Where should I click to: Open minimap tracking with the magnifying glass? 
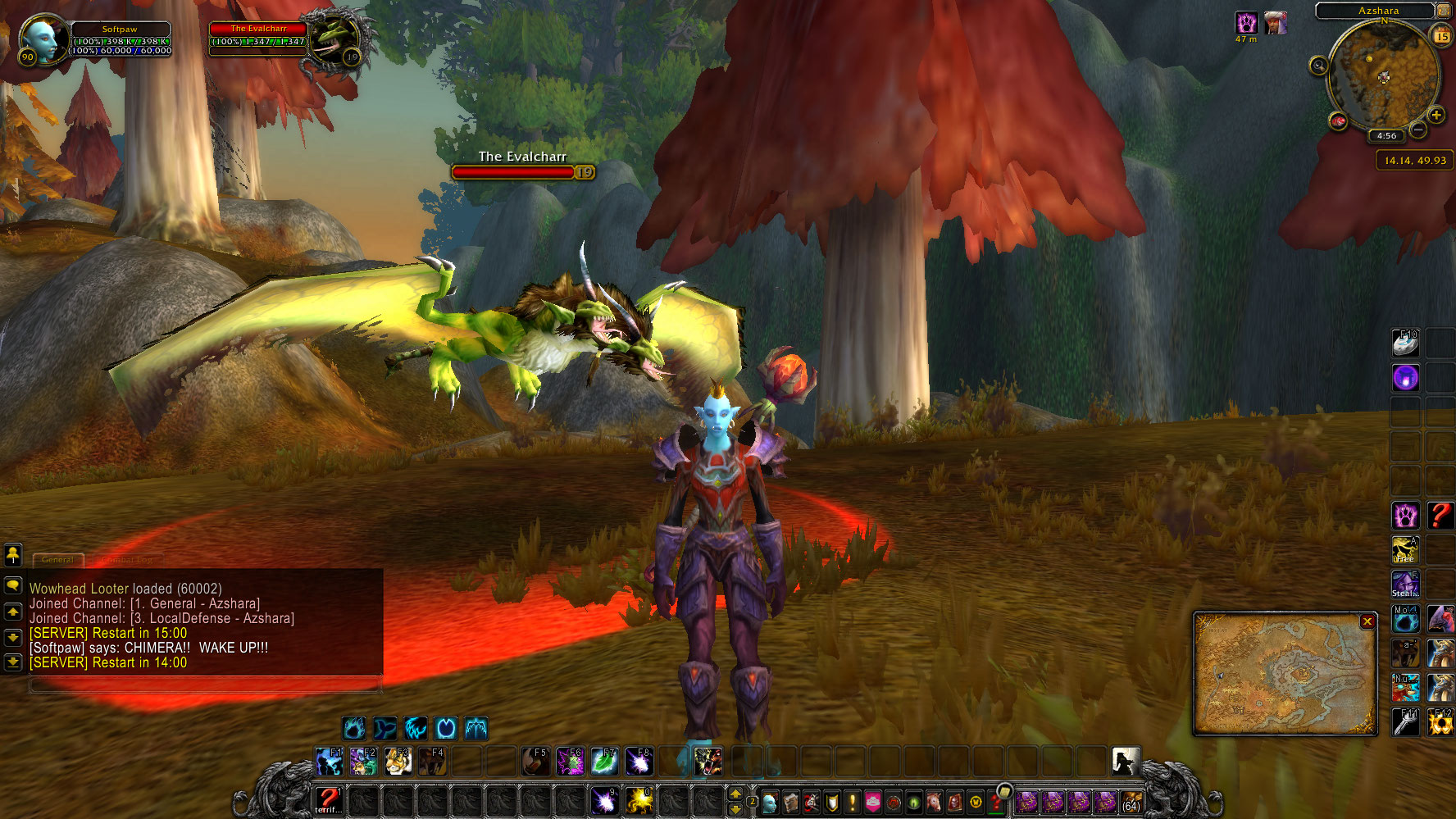(x=1320, y=66)
